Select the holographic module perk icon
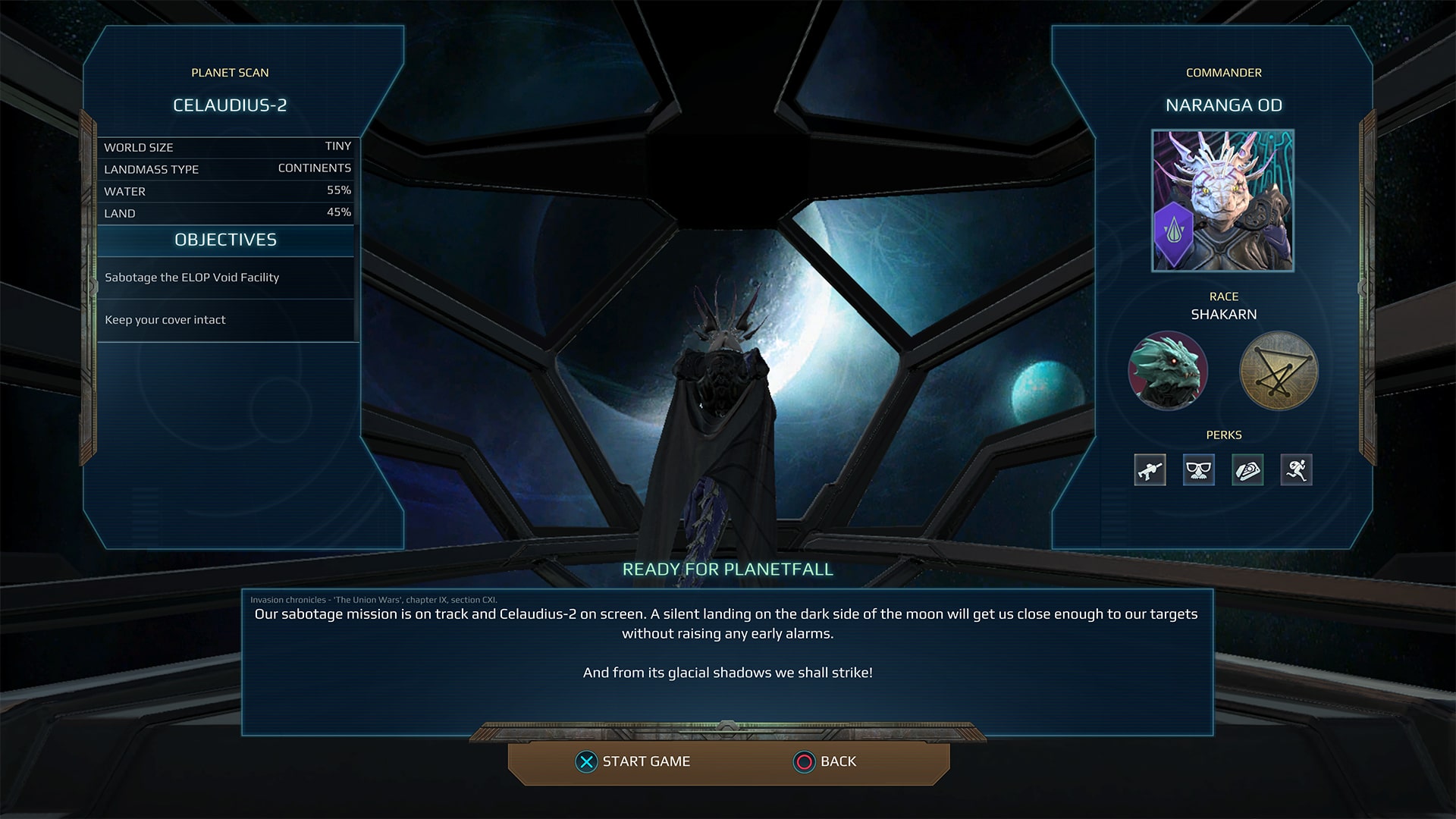This screenshot has height=819, width=1456. point(1247,470)
